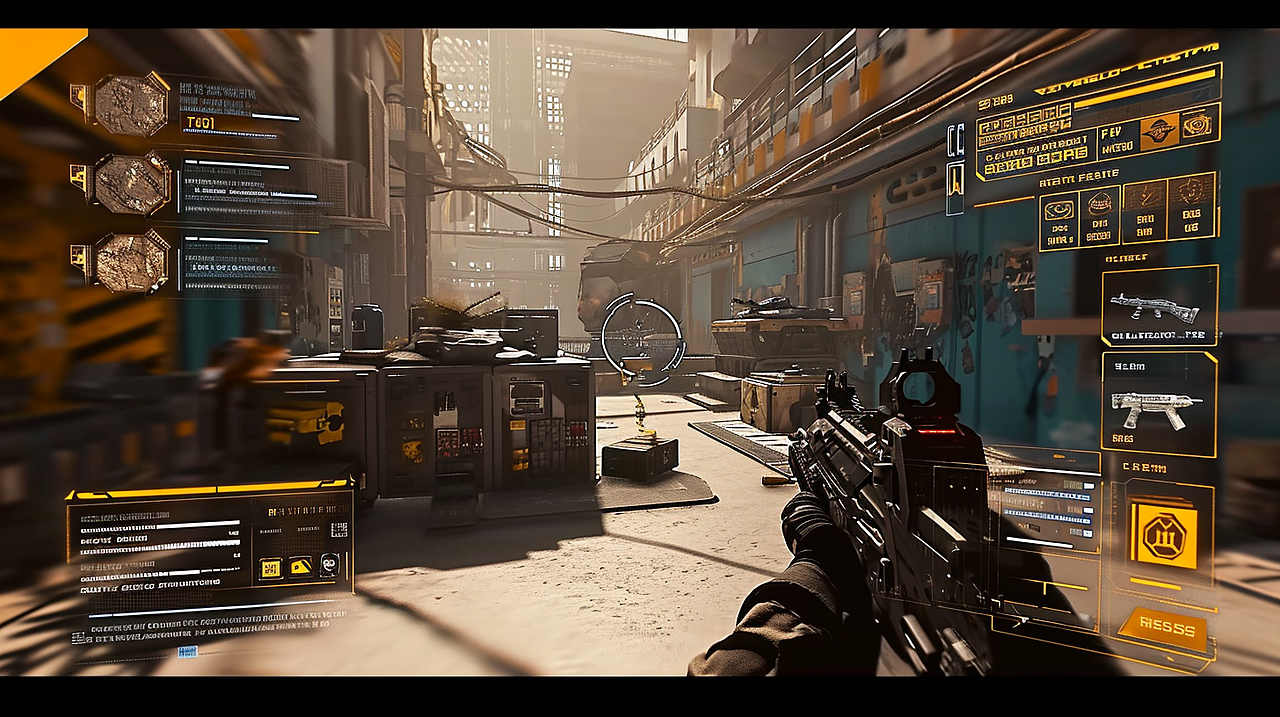Select the eye-shaped icon in top-right panel
This screenshot has width=1280, height=717.
click(x=1196, y=126)
